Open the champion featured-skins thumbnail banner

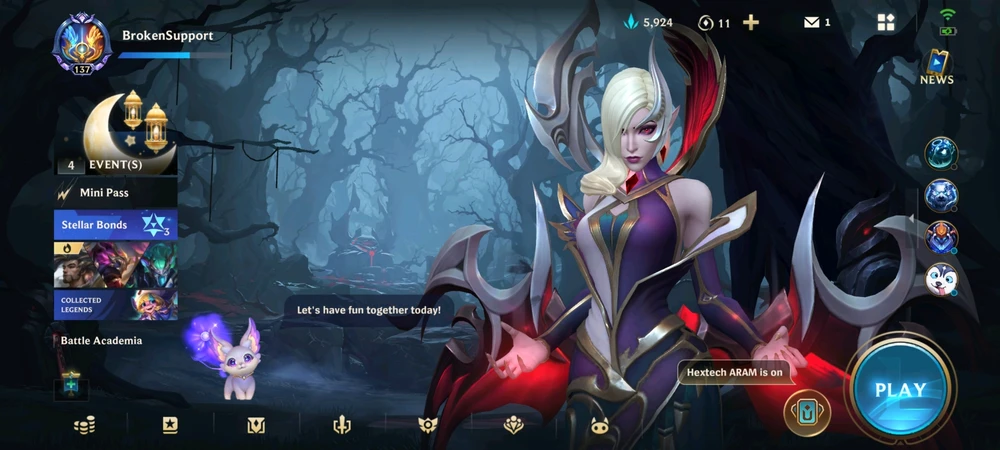click(x=116, y=264)
